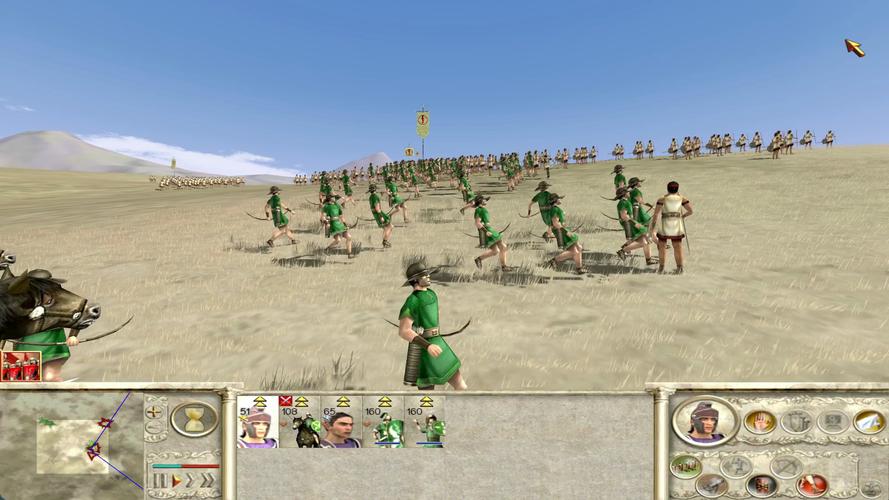
Task: Click the hourglass button
Action: pyautogui.click(x=195, y=418)
